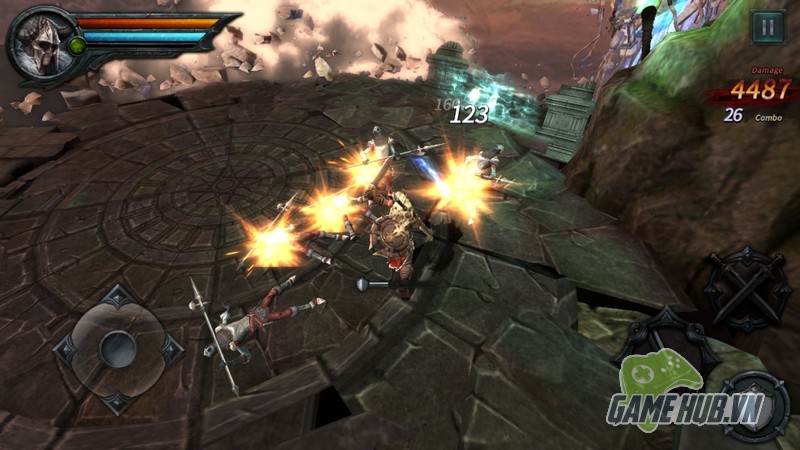Tap the crossed swords attack button
This screenshot has width=800, height=450.
click(x=748, y=287)
